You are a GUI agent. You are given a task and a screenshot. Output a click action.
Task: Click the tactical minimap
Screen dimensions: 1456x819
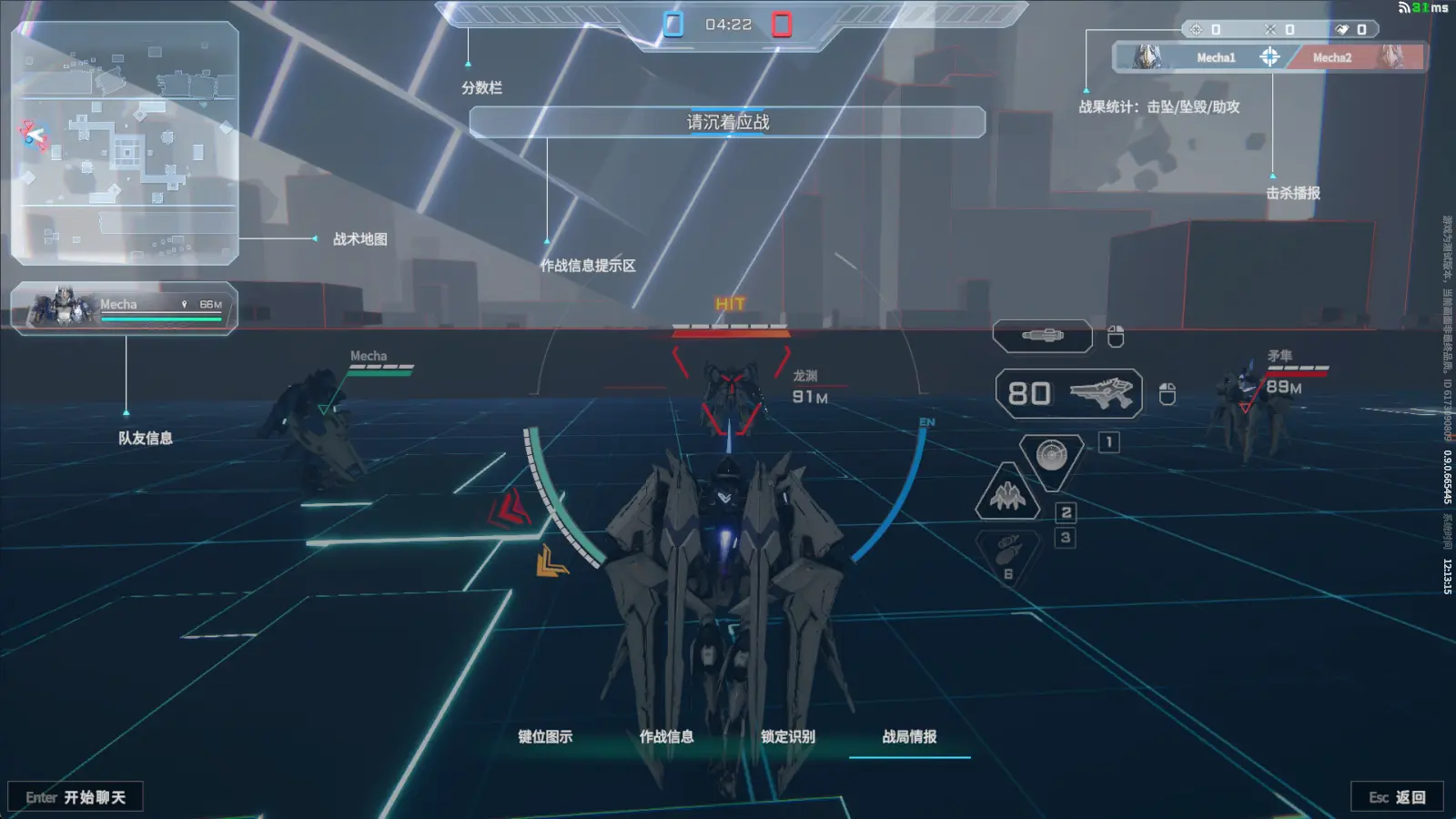point(125,143)
